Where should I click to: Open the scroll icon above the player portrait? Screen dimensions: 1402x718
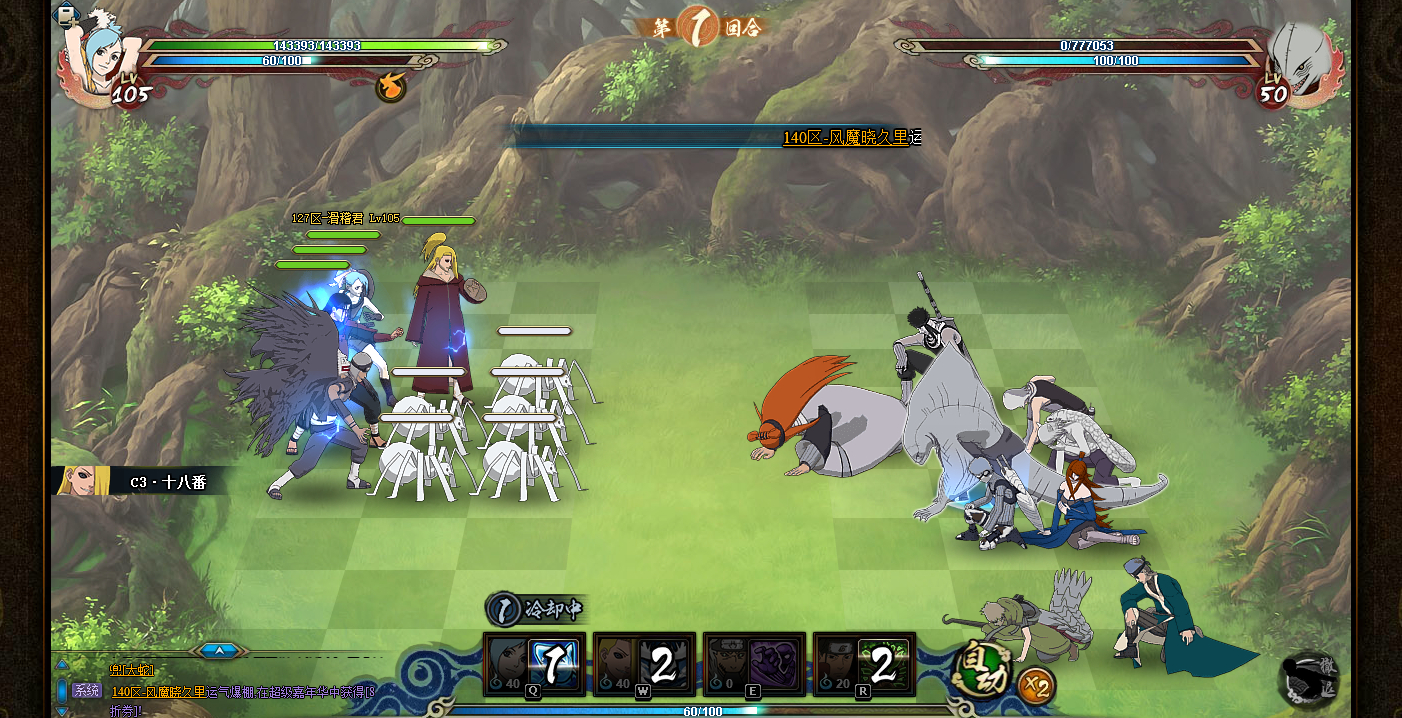click(66, 15)
